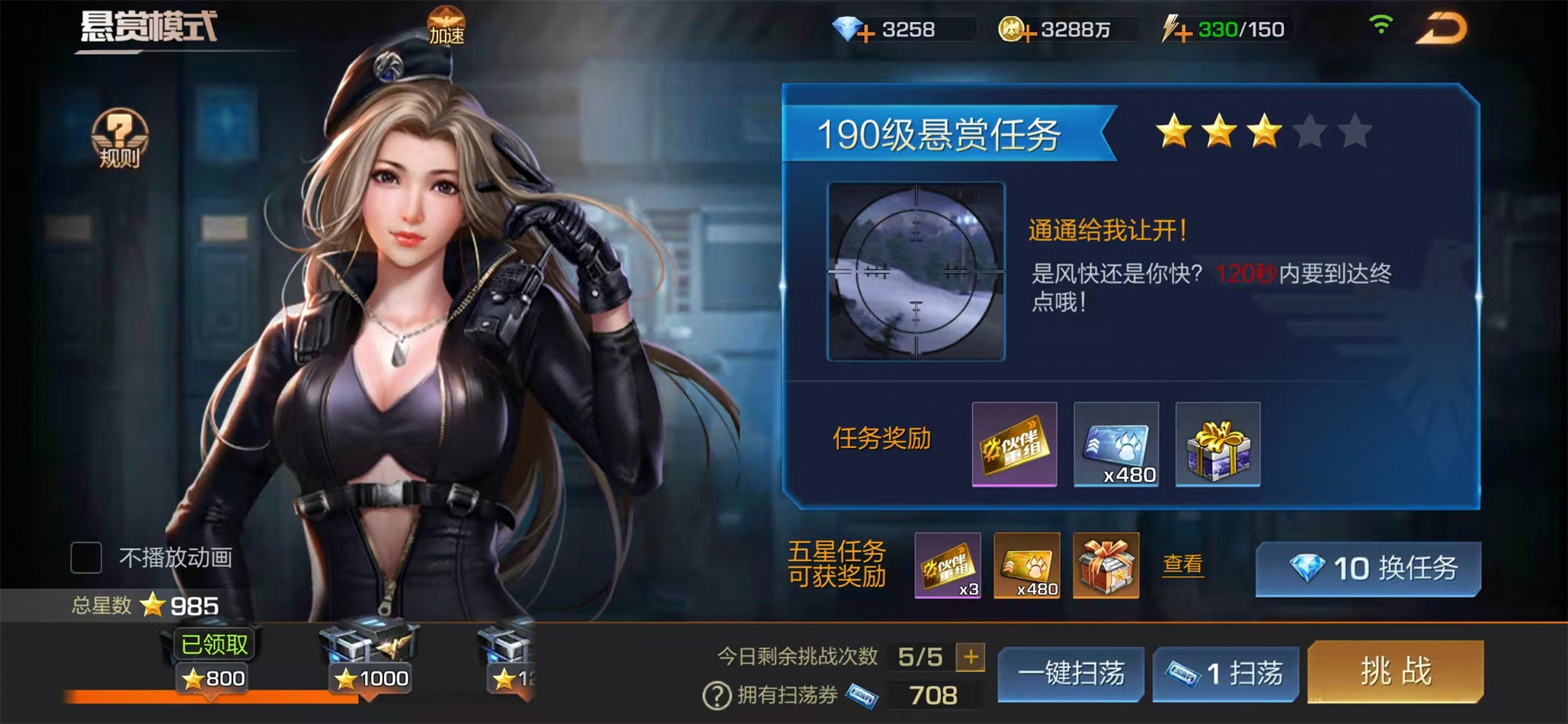Image resolution: width=1568 pixels, height=724 pixels.
Task: Click the gold coin + to add gold
Action: [1032, 29]
